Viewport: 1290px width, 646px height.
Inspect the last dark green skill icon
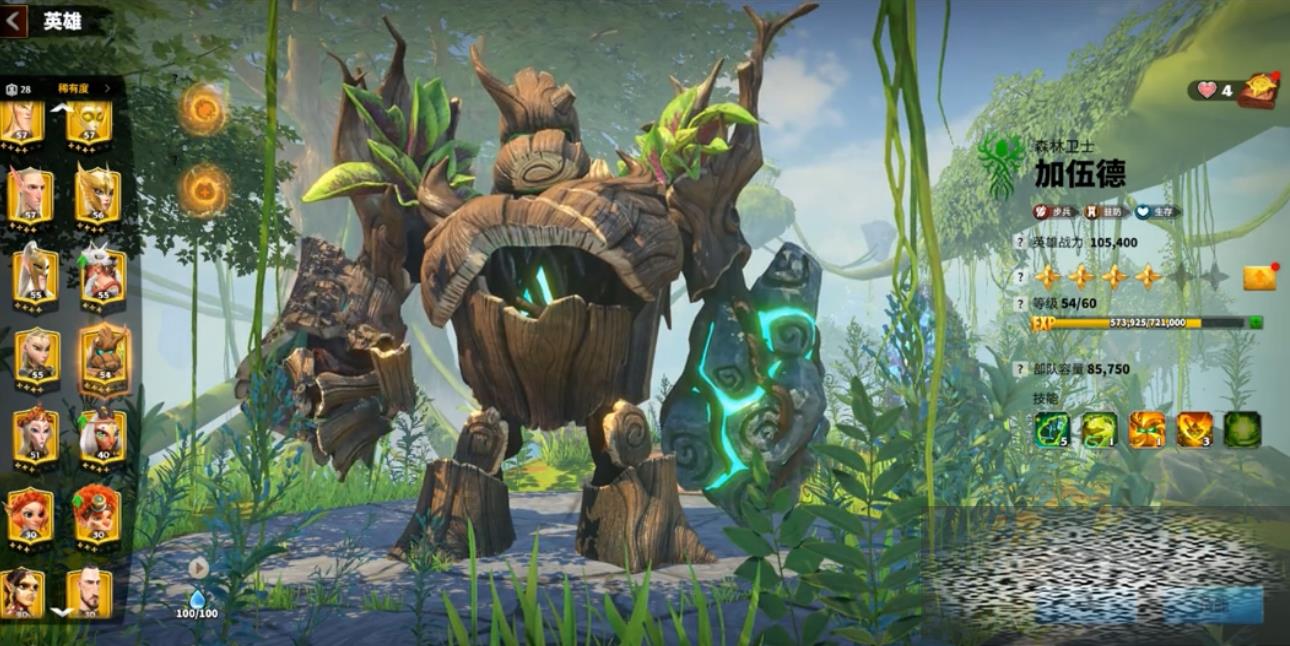[1242, 429]
